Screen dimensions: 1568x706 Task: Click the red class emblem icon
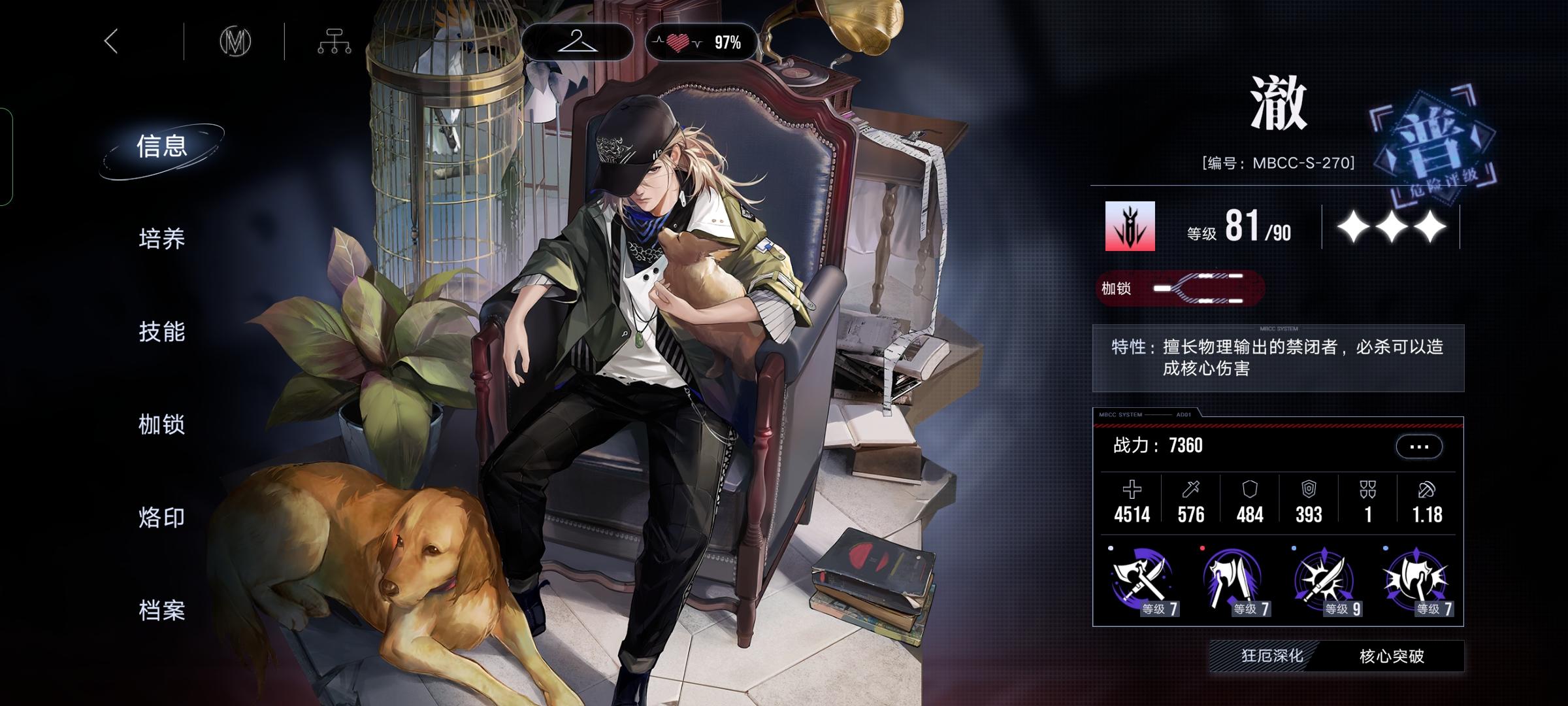[x=1130, y=226]
